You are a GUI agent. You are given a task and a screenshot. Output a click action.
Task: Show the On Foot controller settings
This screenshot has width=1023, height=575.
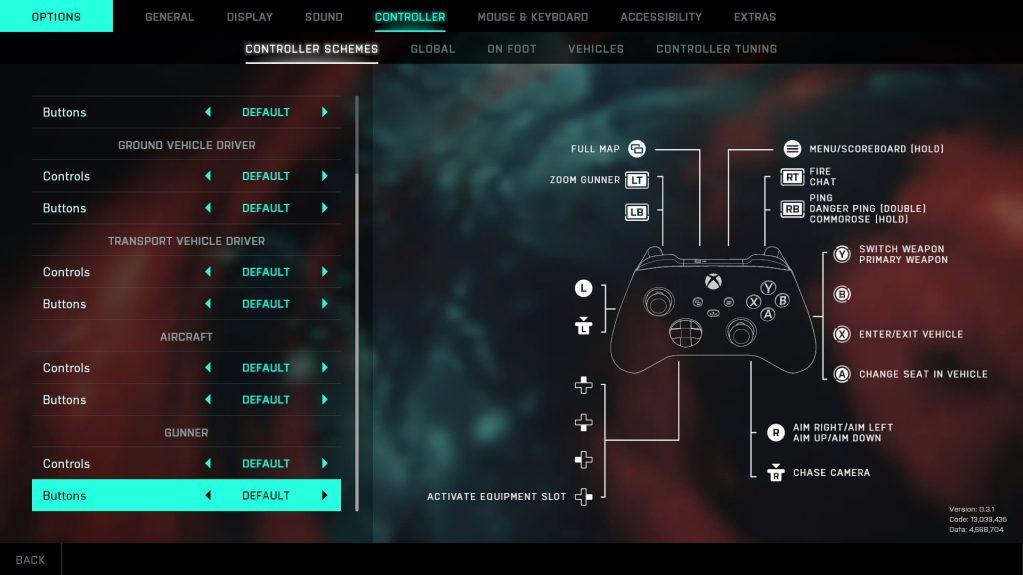511,49
